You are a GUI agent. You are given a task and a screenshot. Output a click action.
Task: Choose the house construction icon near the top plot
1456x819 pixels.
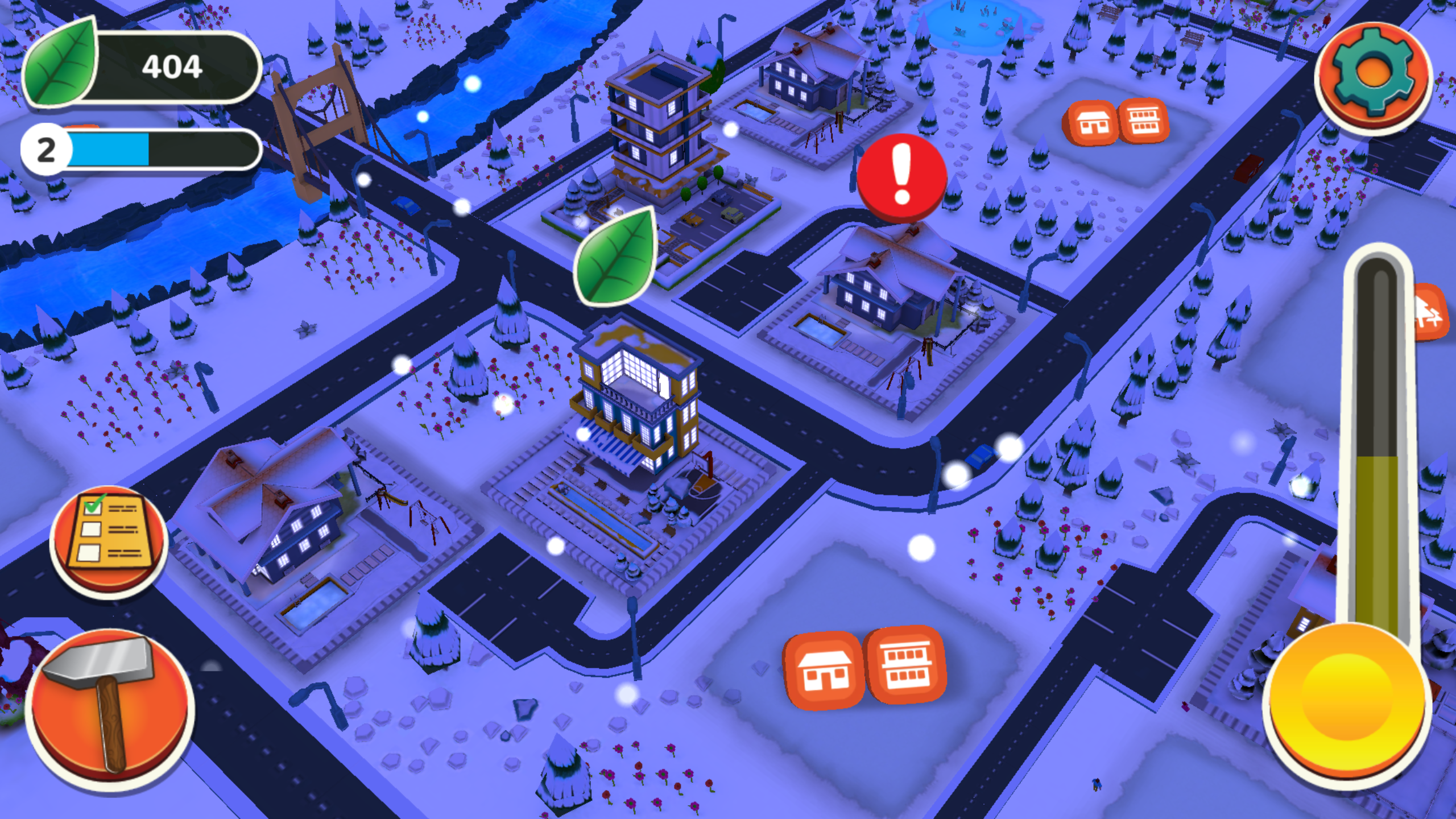tap(1092, 122)
